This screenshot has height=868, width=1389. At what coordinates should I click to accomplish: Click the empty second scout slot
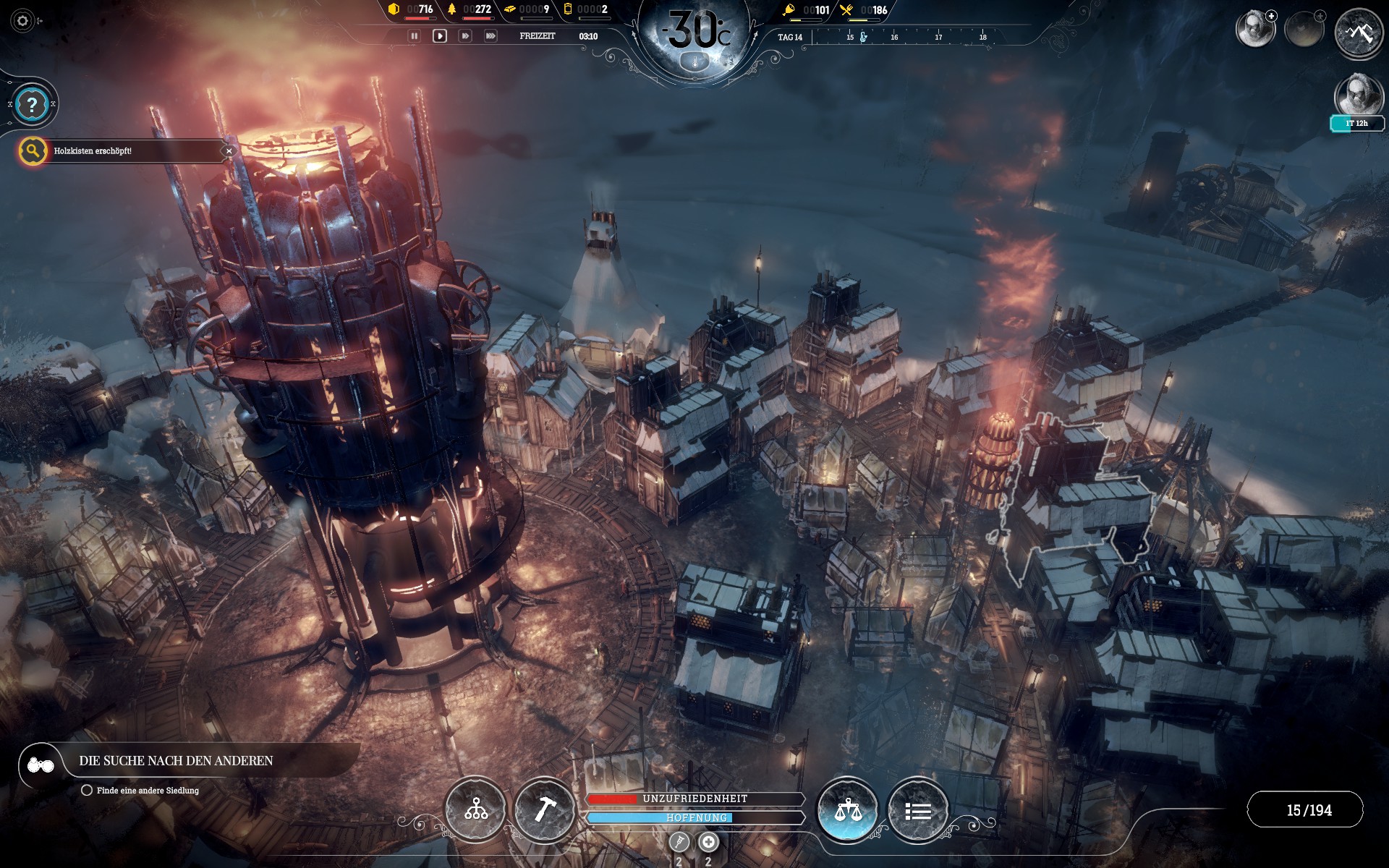click(x=1304, y=30)
